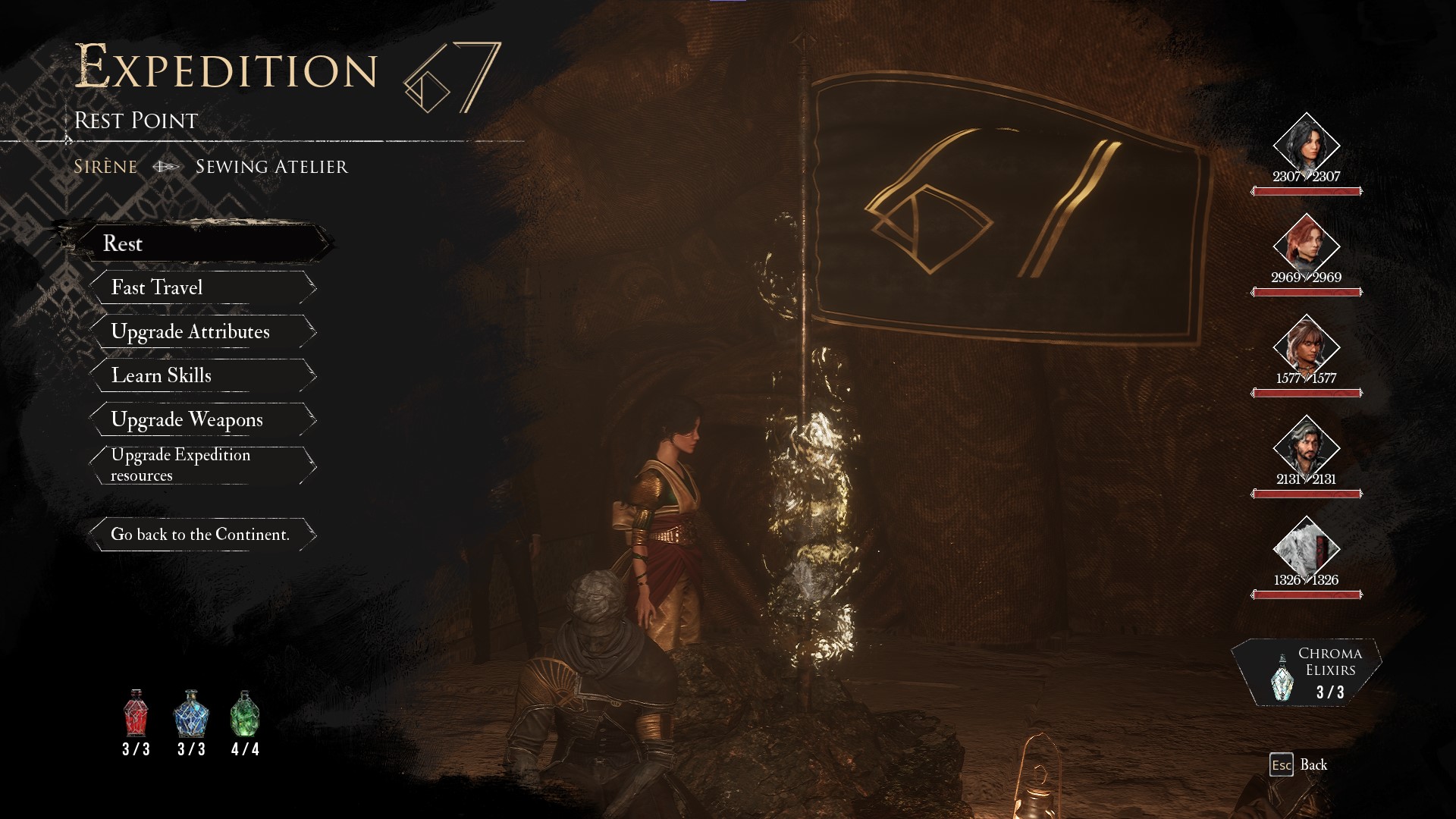
Task: Choose Upgrade Attributes
Action: 202,331
